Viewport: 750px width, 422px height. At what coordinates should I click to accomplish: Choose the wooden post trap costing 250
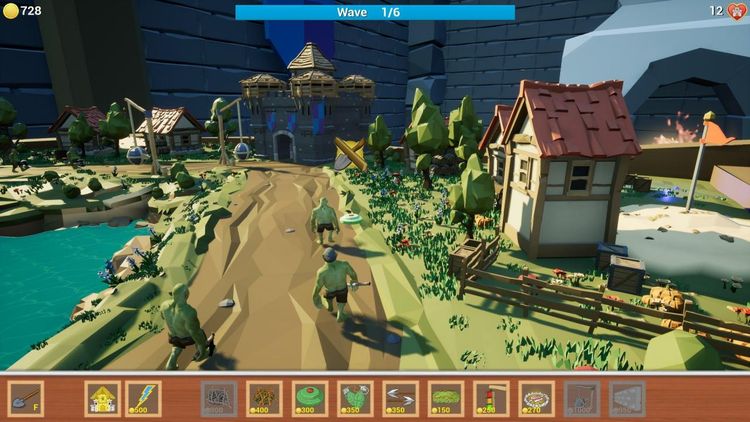pos(491,398)
